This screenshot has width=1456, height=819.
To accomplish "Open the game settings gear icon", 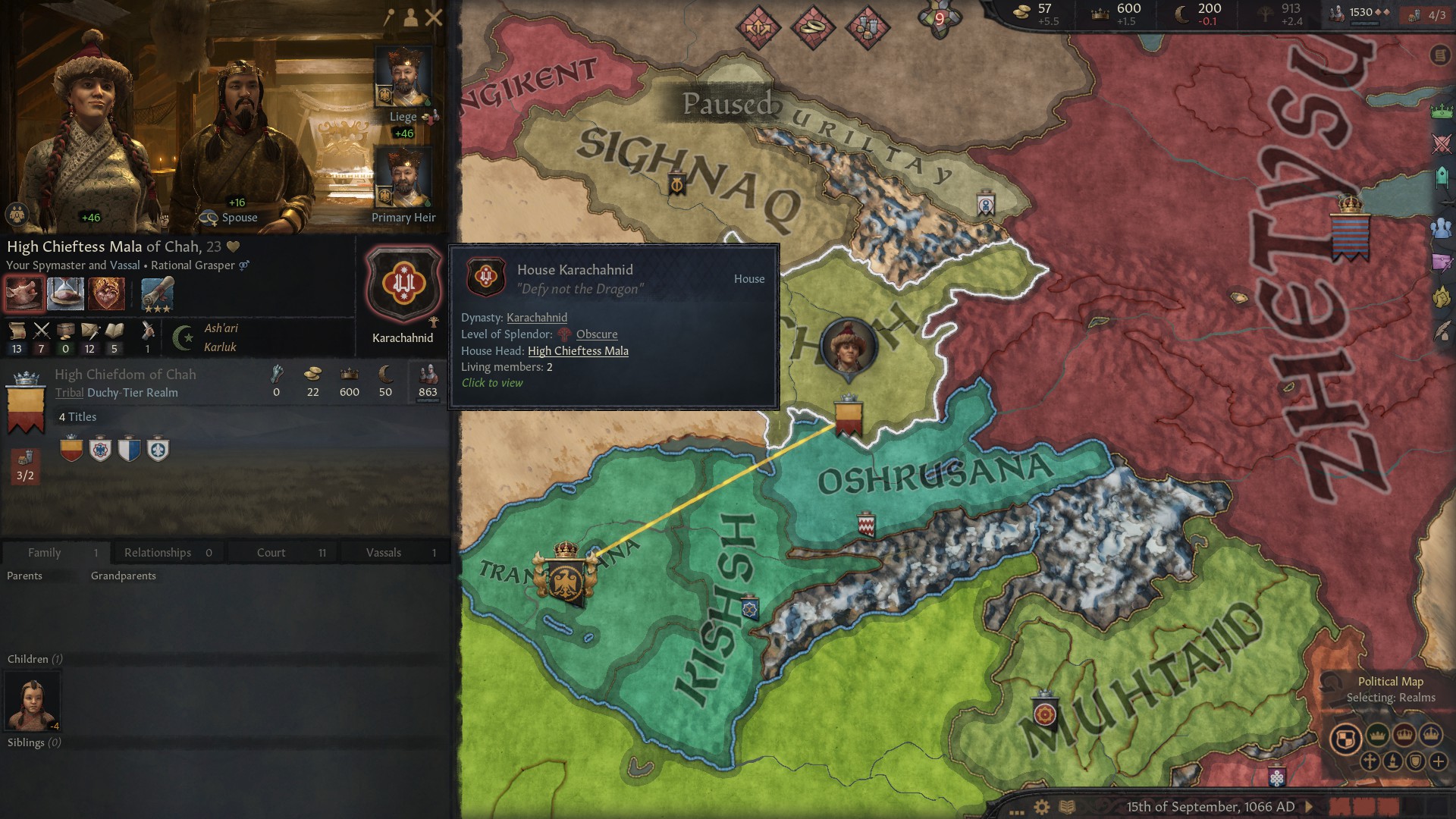I will tap(1042, 807).
